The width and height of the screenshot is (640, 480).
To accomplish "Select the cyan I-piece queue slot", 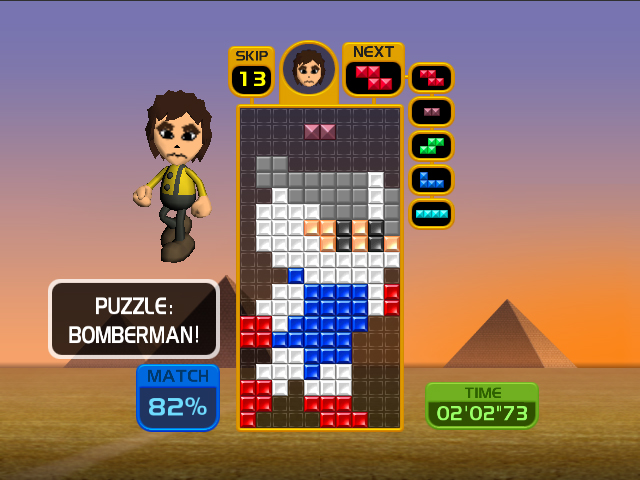I will (x=431, y=213).
